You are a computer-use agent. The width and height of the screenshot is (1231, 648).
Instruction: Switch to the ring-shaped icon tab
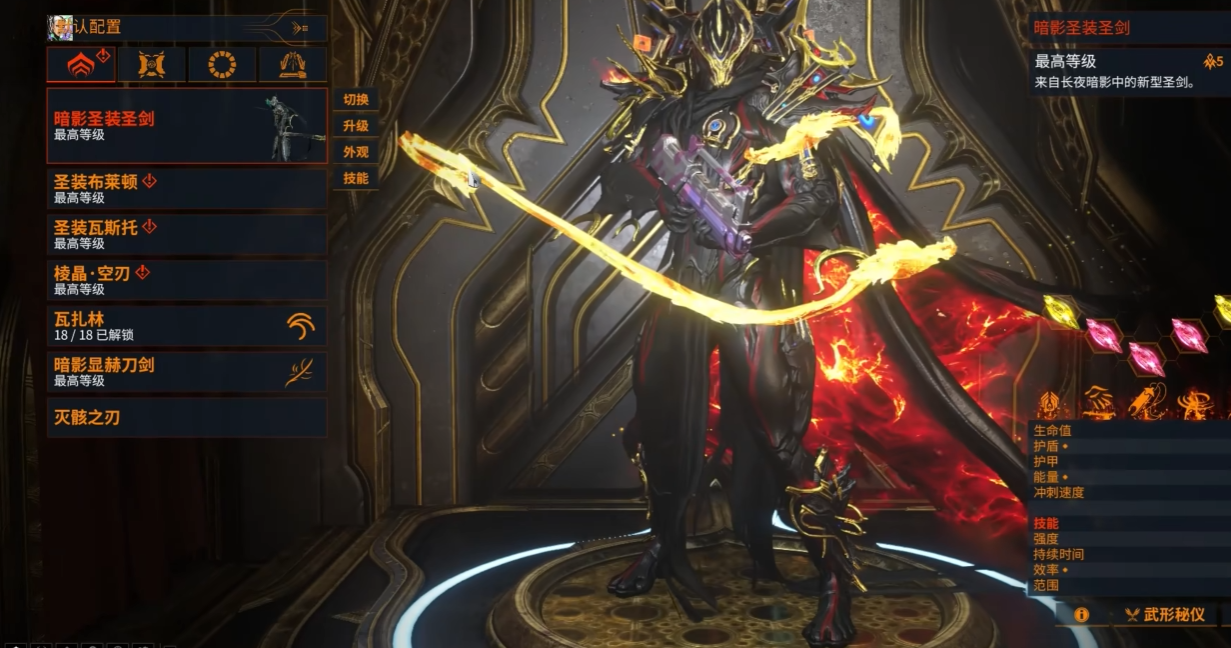coord(222,65)
